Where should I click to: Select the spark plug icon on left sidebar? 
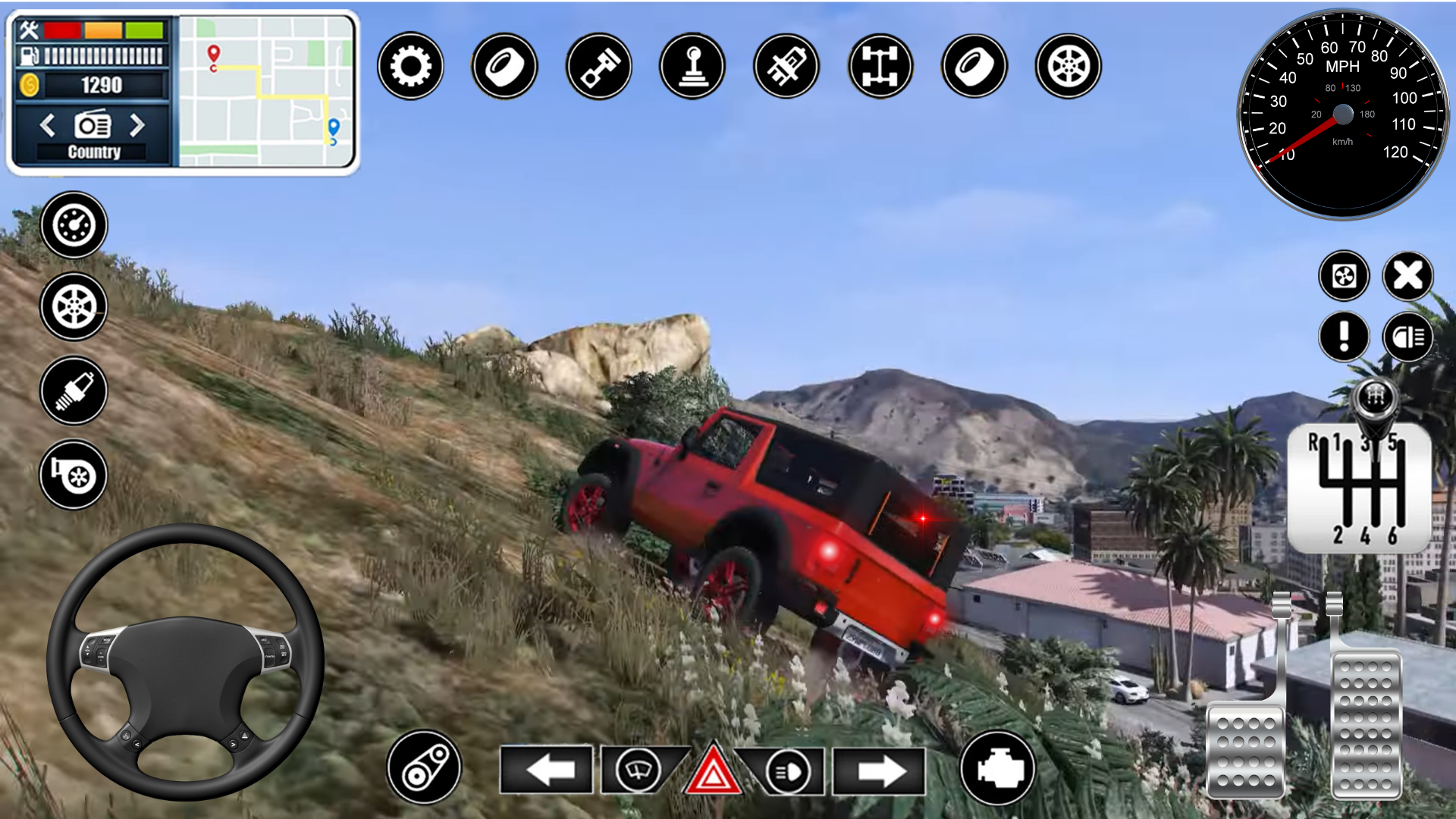coord(73,391)
